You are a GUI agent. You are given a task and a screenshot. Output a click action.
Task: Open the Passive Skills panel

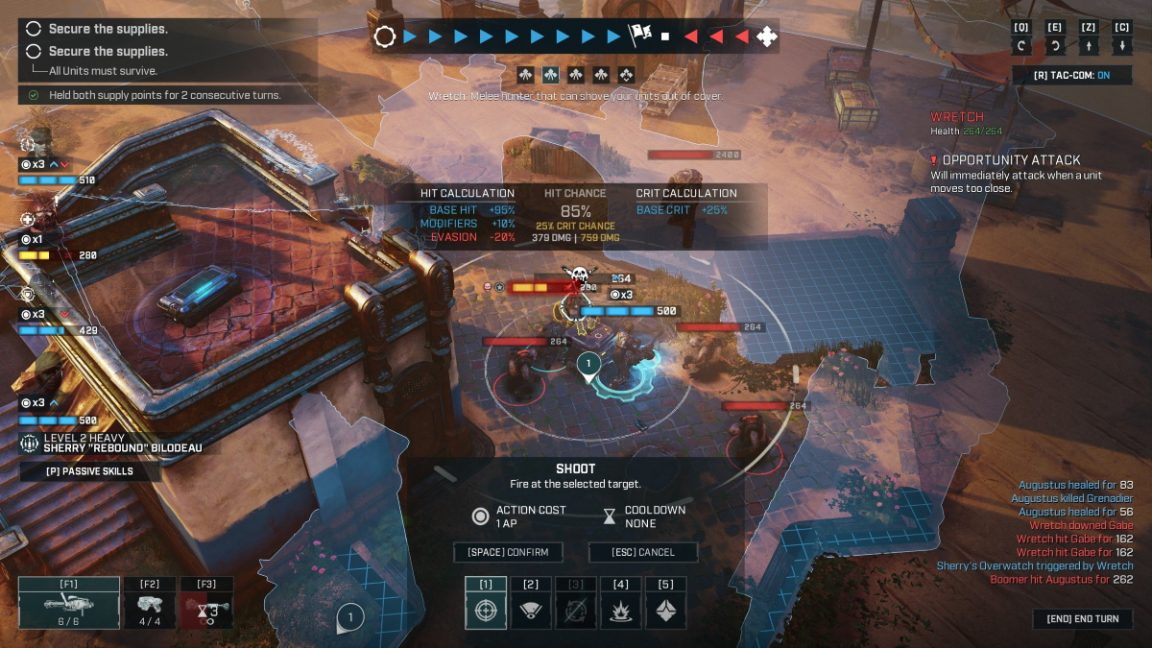point(90,471)
